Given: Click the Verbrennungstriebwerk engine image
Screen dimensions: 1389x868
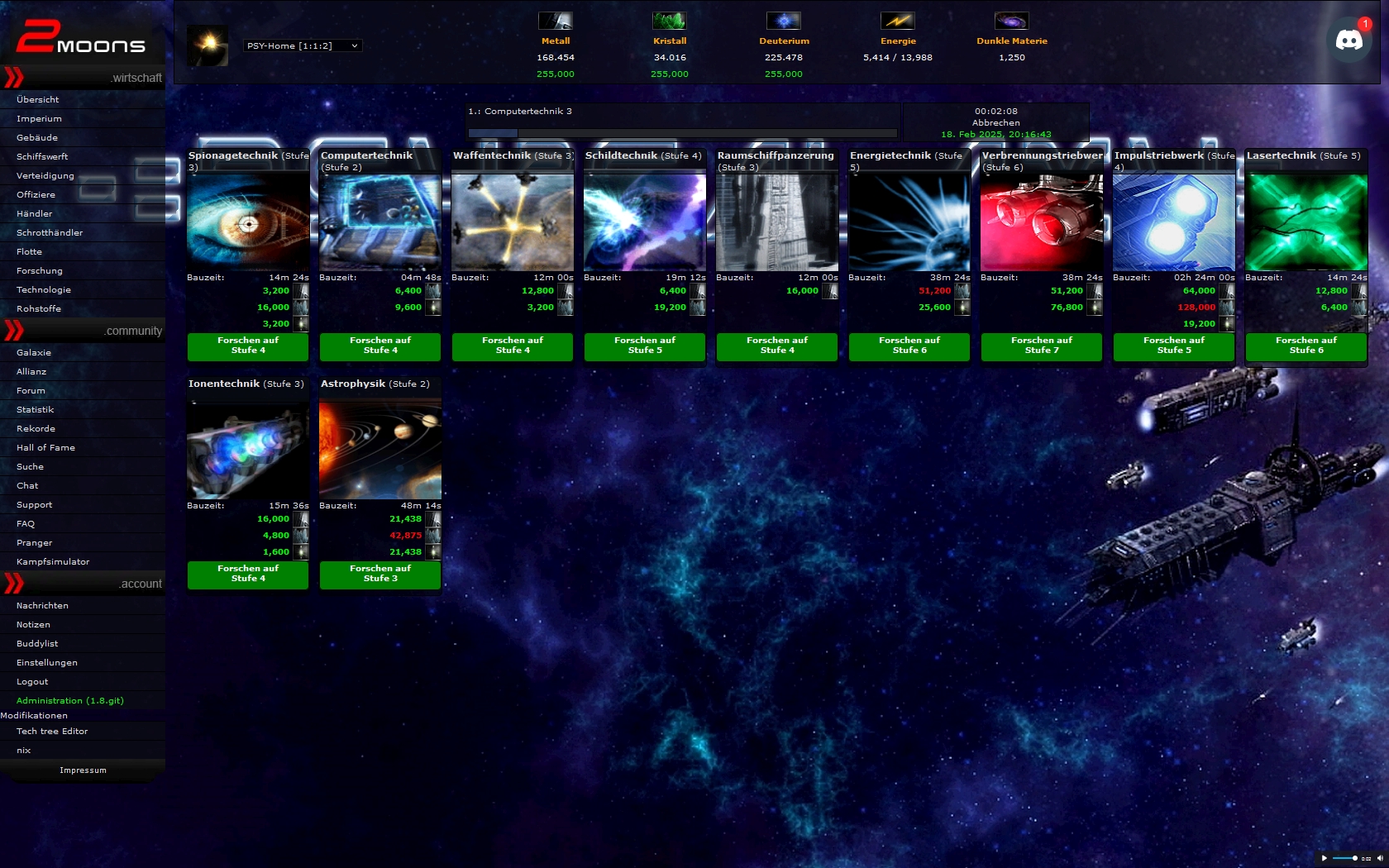Looking at the screenshot, I should [1042, 222].
